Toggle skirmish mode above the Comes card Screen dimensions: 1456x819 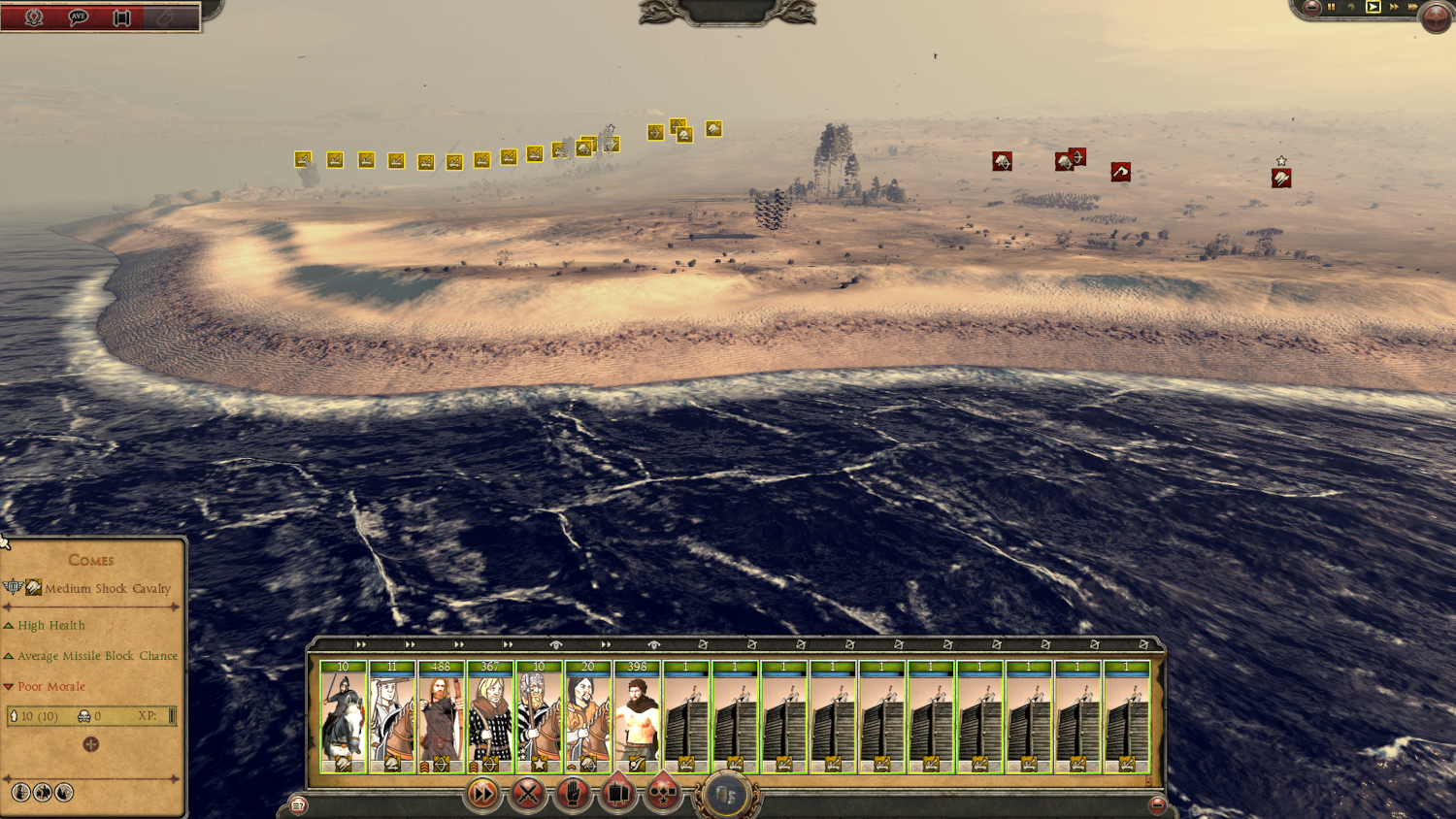[x=360, y=643]
